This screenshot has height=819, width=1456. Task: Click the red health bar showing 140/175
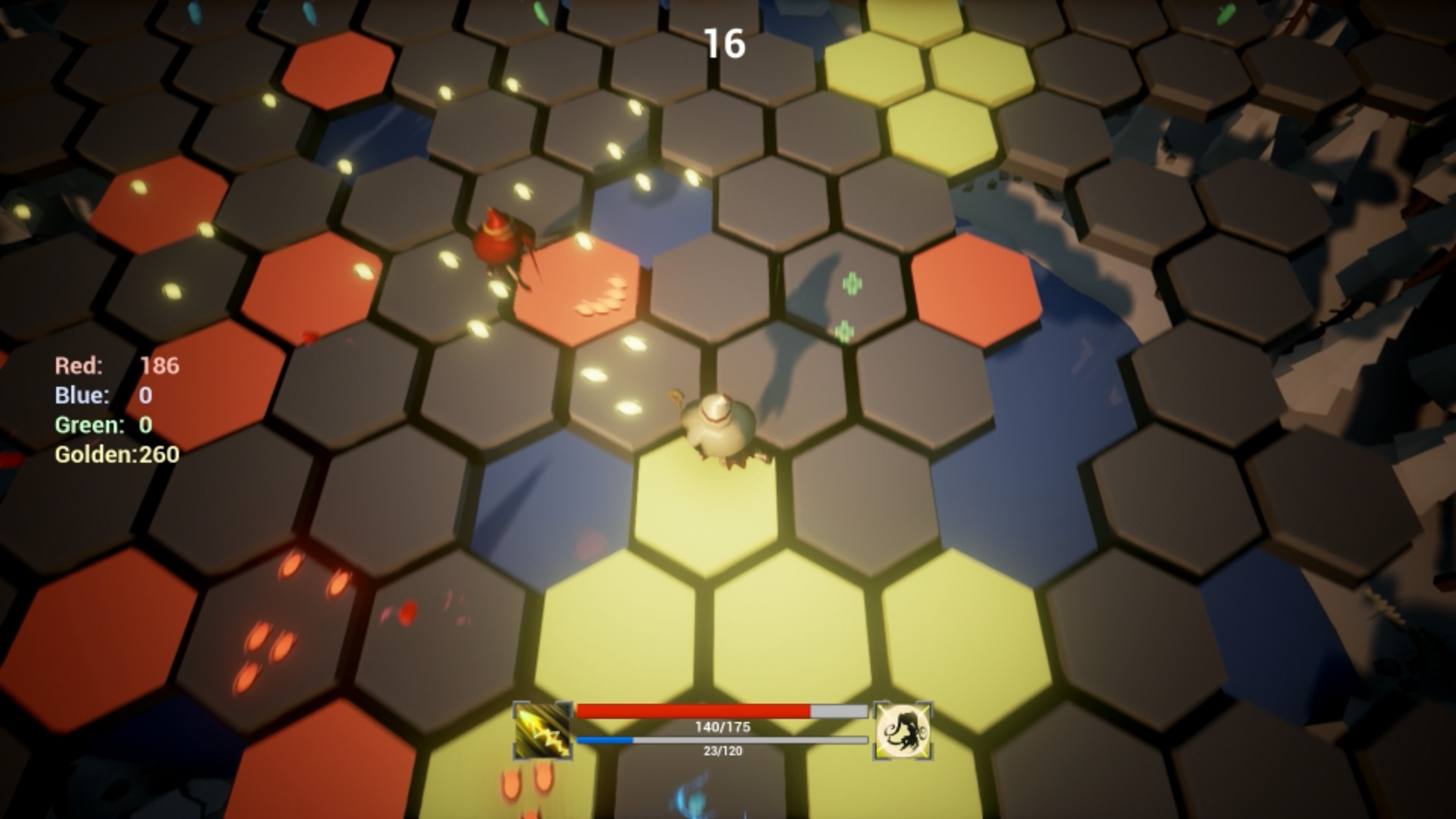pyautogui.click(x=720, y=710)
